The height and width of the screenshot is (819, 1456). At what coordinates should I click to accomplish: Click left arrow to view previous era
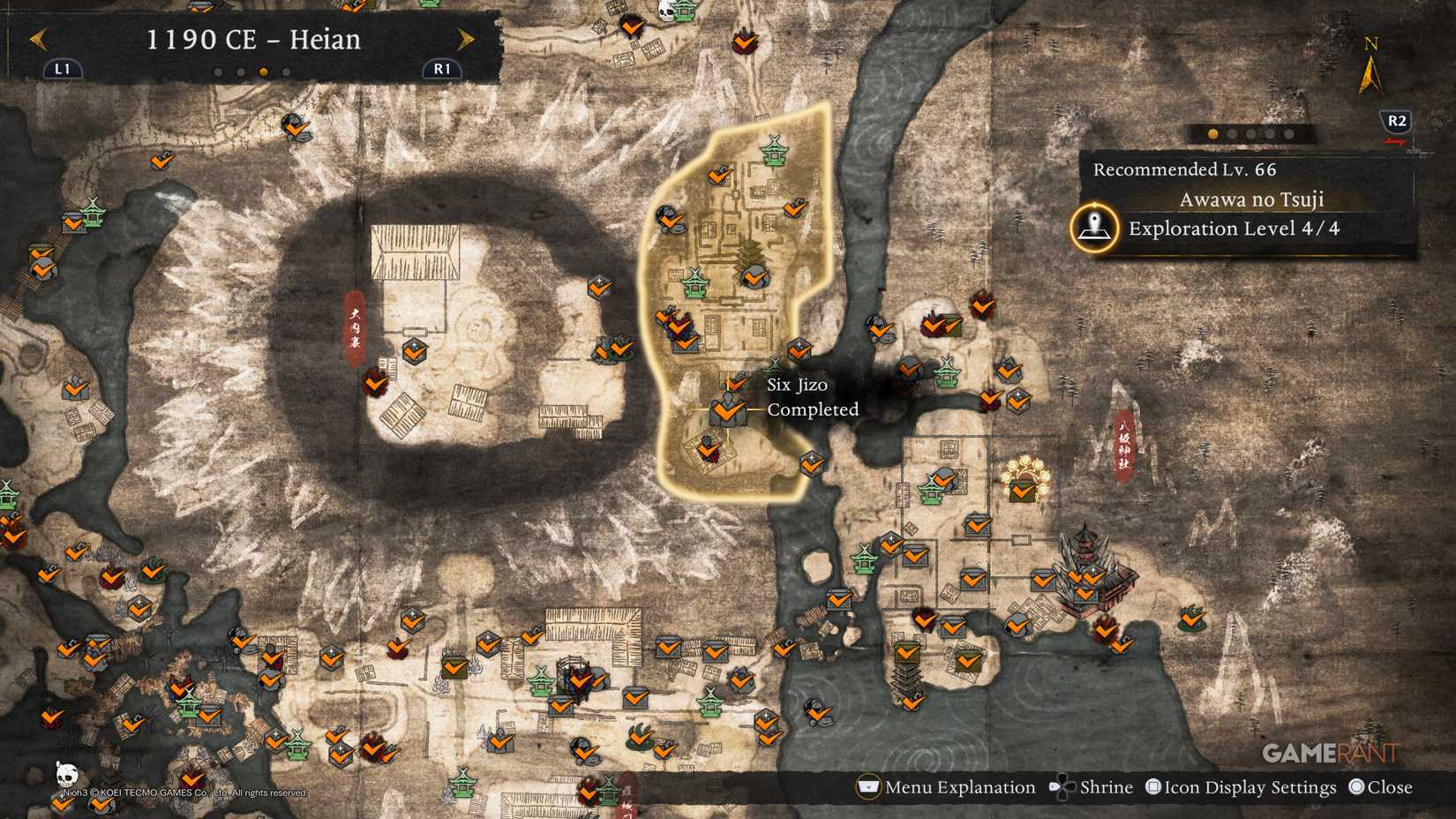click(37, 39)
